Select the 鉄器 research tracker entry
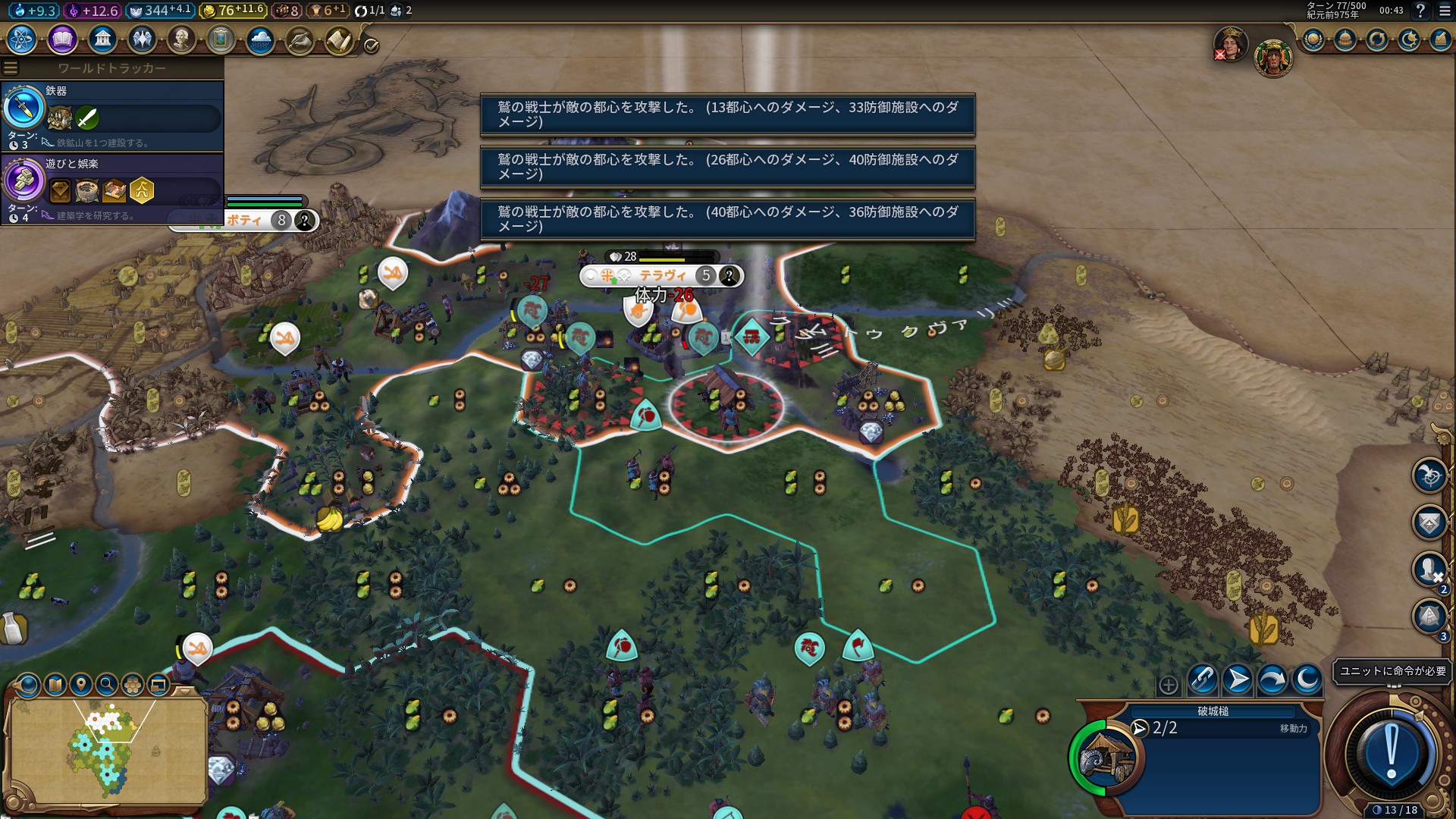1456x819 pixels. 112,115
